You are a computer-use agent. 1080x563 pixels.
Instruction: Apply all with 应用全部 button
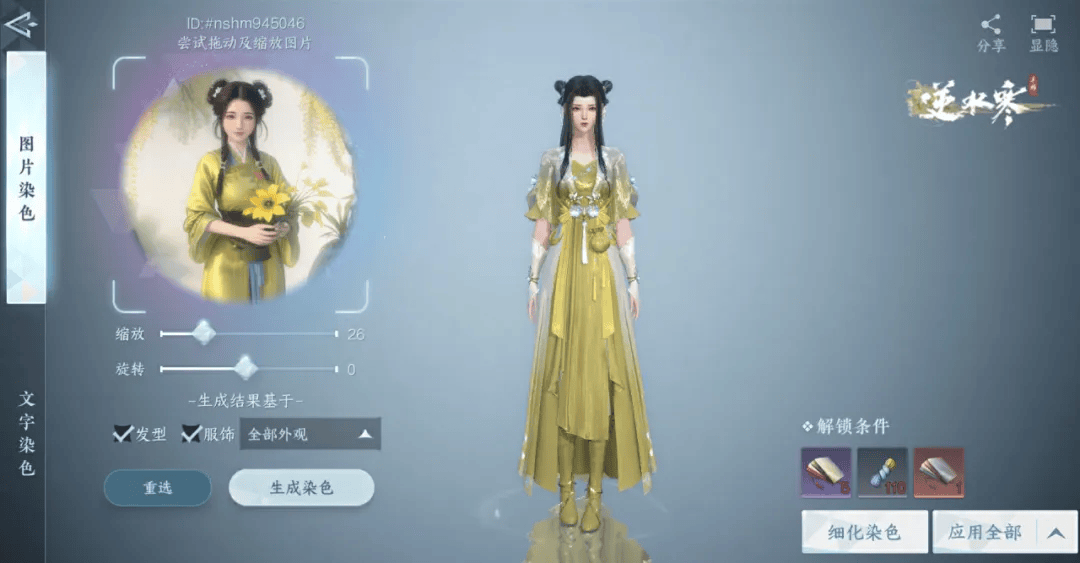984,532
